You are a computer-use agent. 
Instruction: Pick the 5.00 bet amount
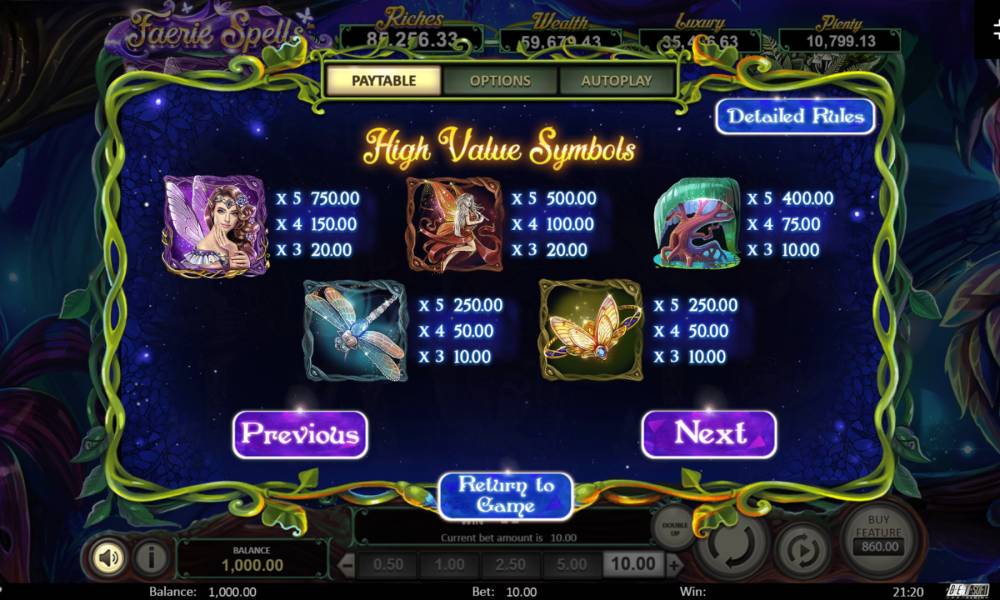571,565
